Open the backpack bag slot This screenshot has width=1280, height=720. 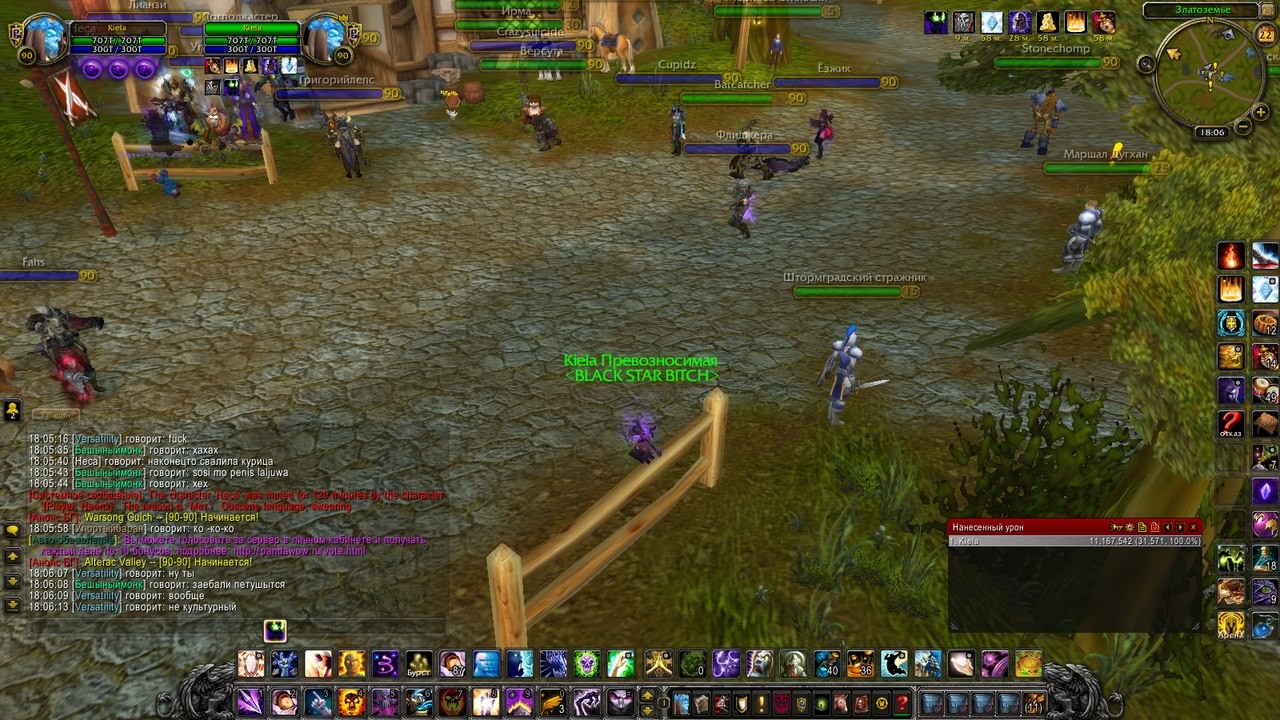[1035, 703]
